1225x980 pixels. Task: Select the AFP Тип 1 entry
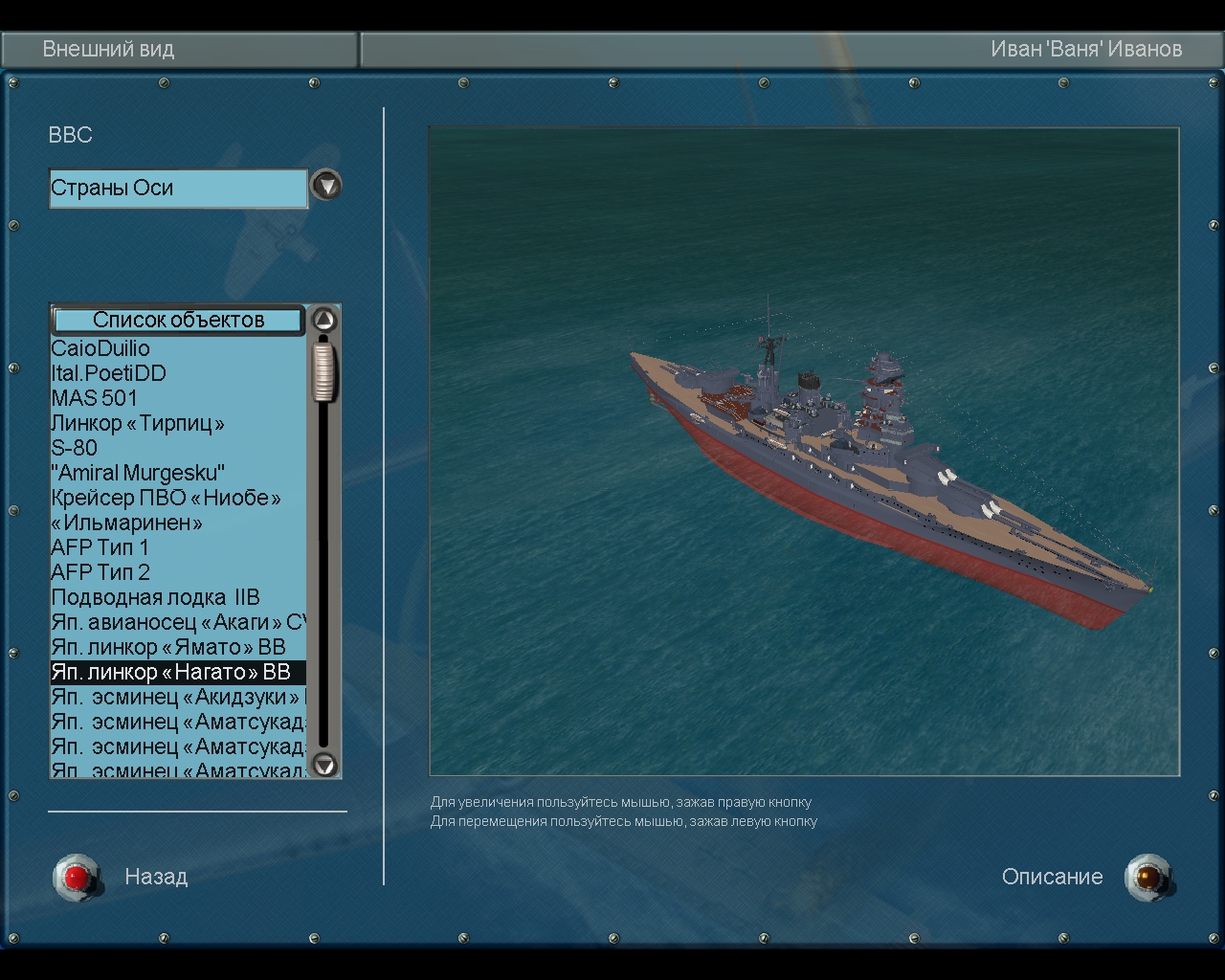(100, 547)
